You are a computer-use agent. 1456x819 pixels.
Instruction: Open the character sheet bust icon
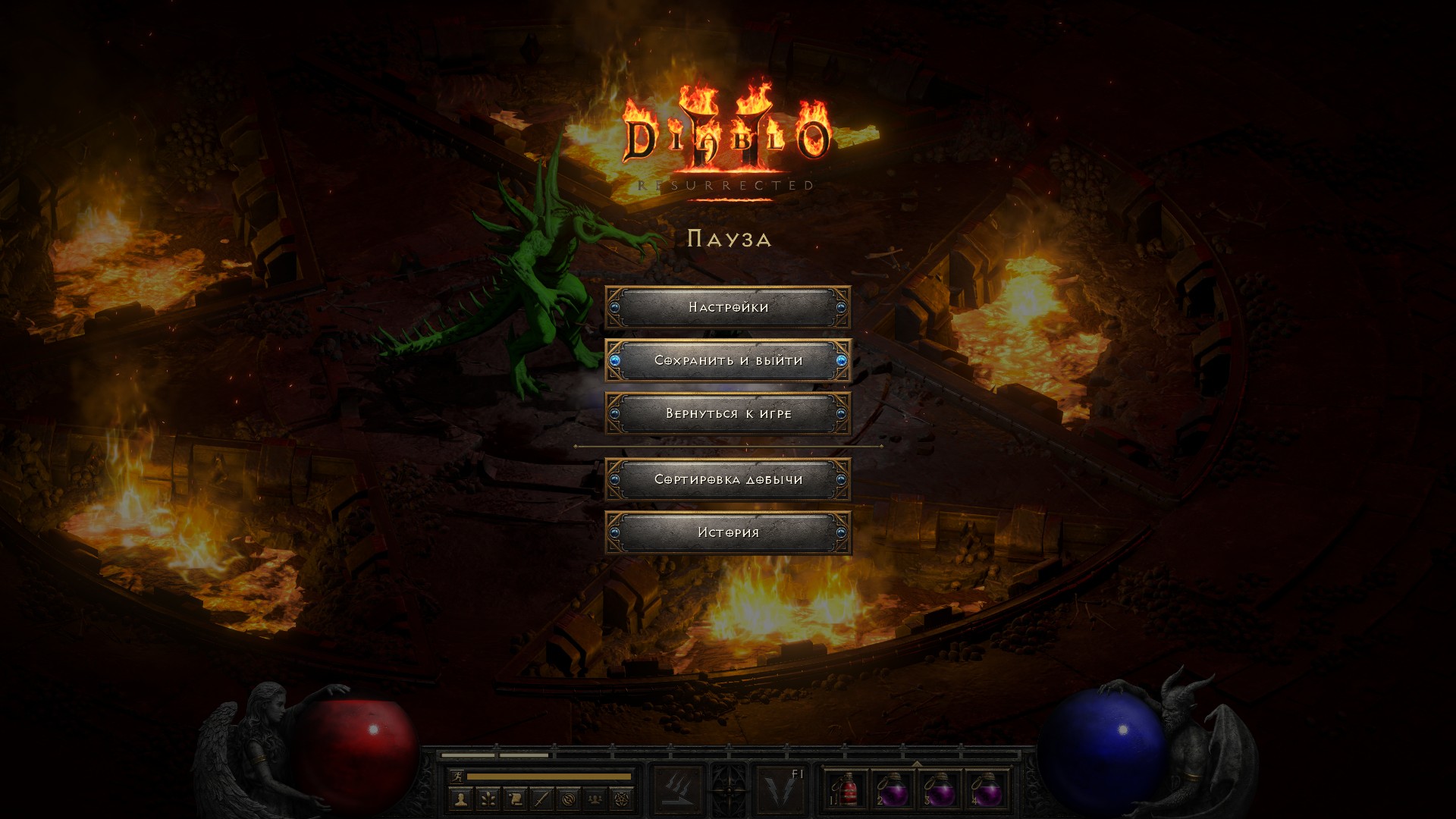461,799
